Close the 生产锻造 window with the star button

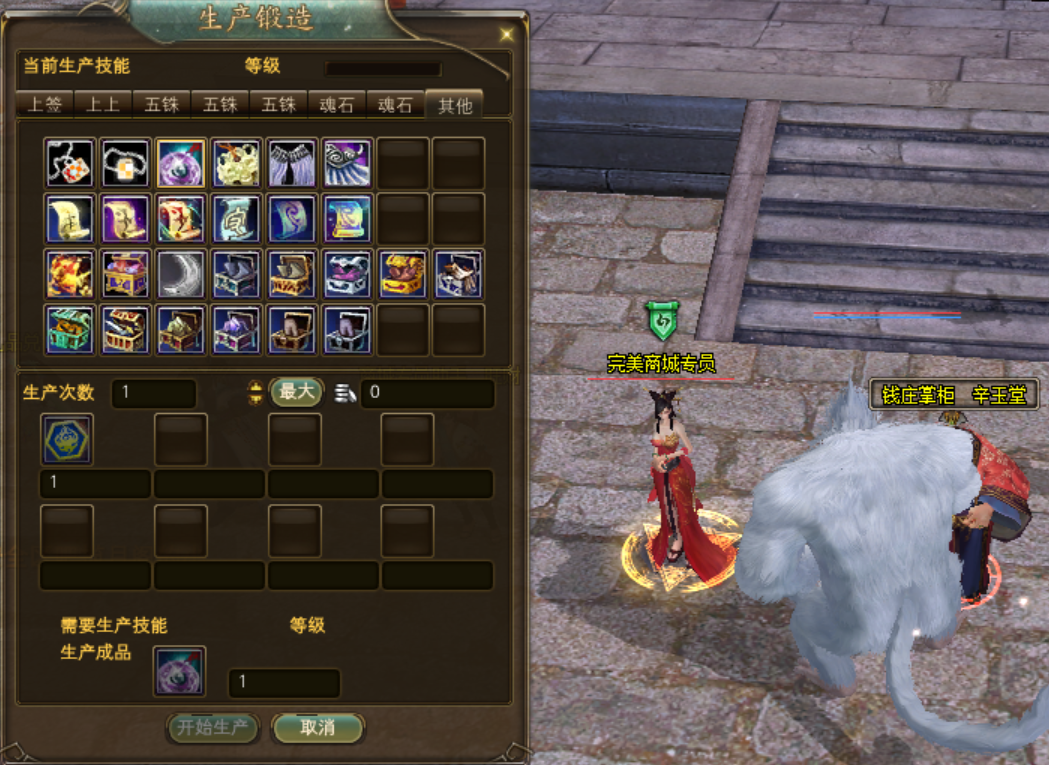(506, 34)
